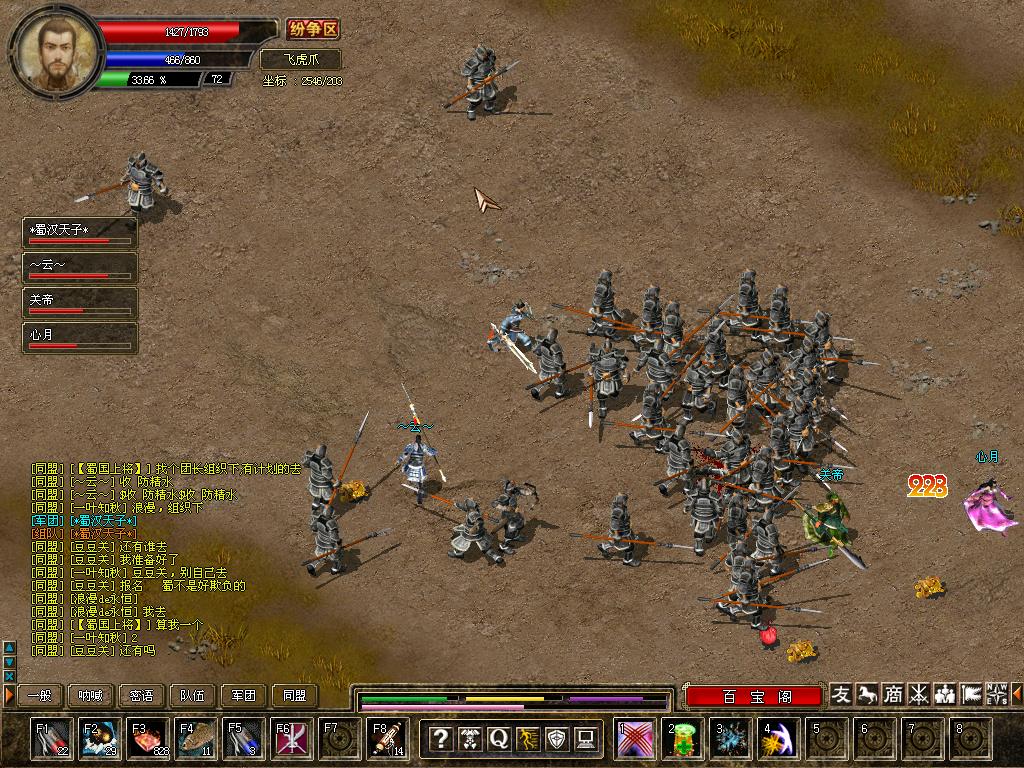Viewport: 1024px width, 768px height.
Task: Choose the 军团 legion chat tab
Action: coord(244,696)
